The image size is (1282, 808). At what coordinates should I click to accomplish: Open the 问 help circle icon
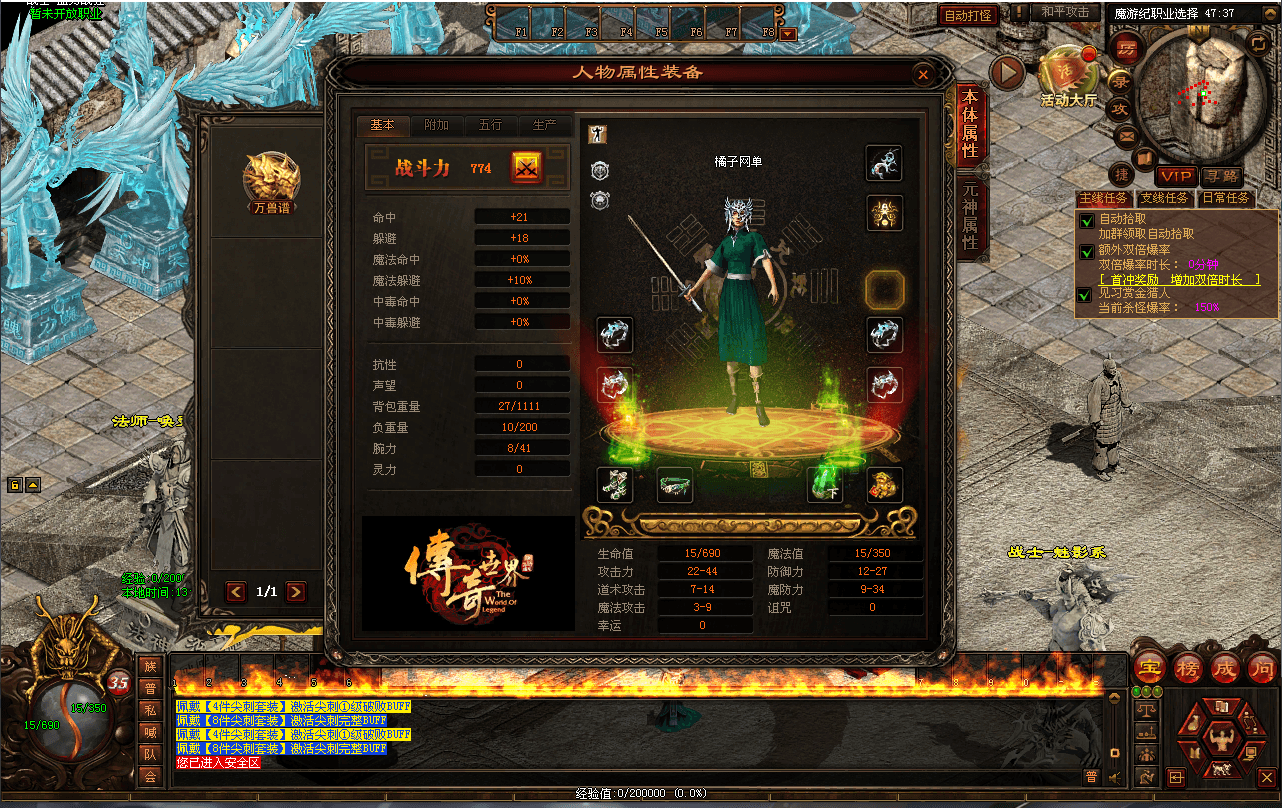1262,669
